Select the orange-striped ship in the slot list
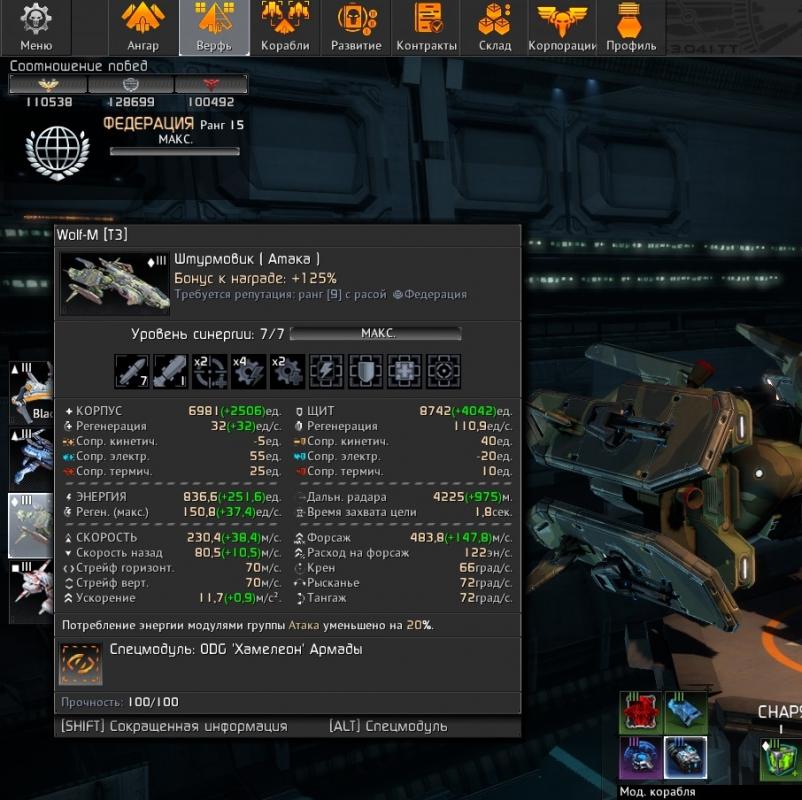 (30, 393)
